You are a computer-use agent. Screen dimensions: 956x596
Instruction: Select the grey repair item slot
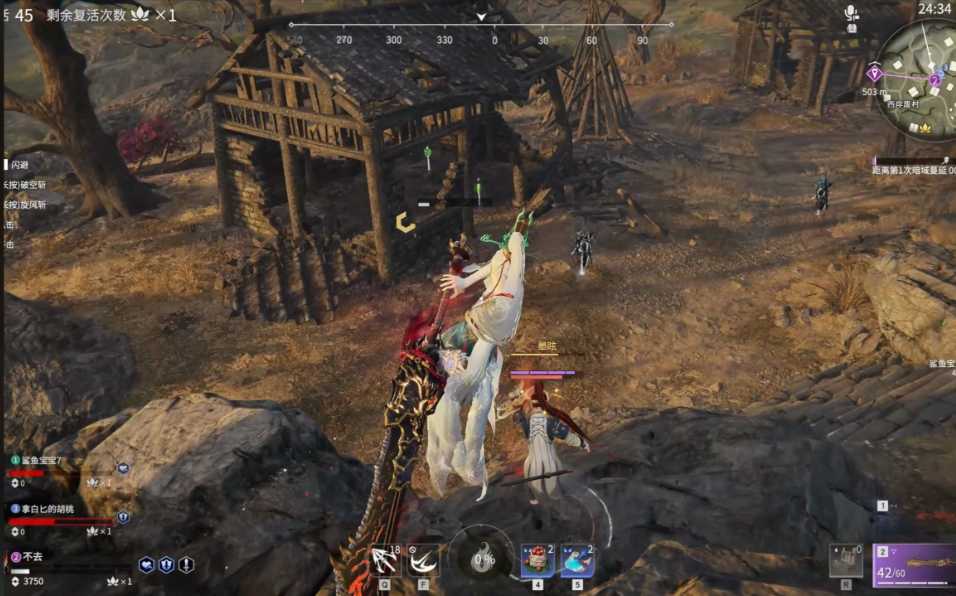[x=846, y=561]
